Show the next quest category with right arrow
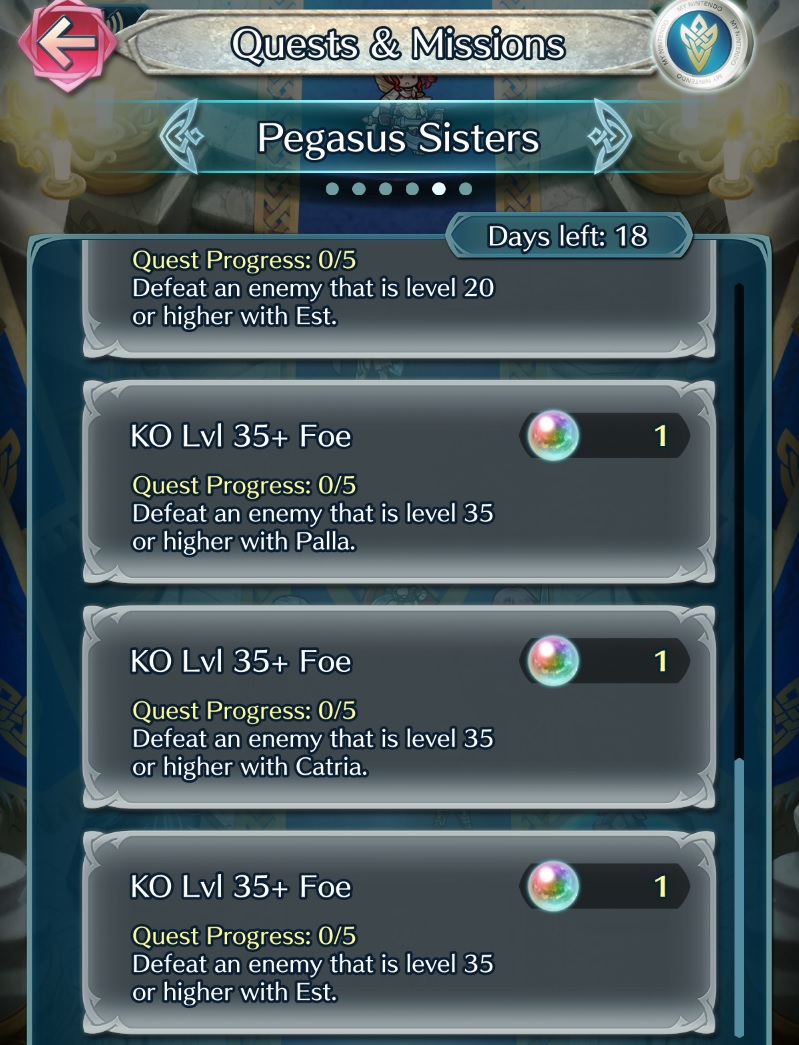 (614, 138)
